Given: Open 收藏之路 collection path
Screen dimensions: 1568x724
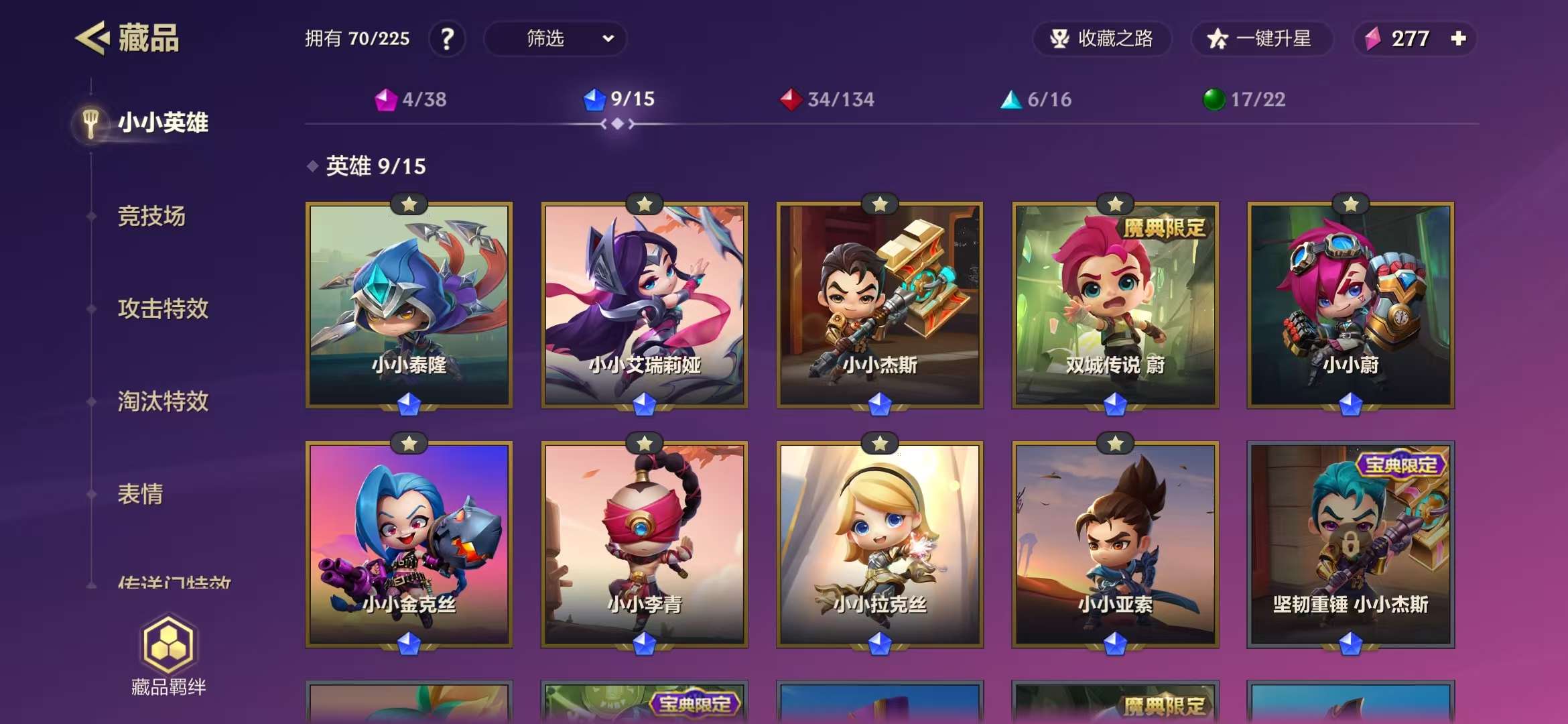Looking at the screenshot, I should point(1102,39).
